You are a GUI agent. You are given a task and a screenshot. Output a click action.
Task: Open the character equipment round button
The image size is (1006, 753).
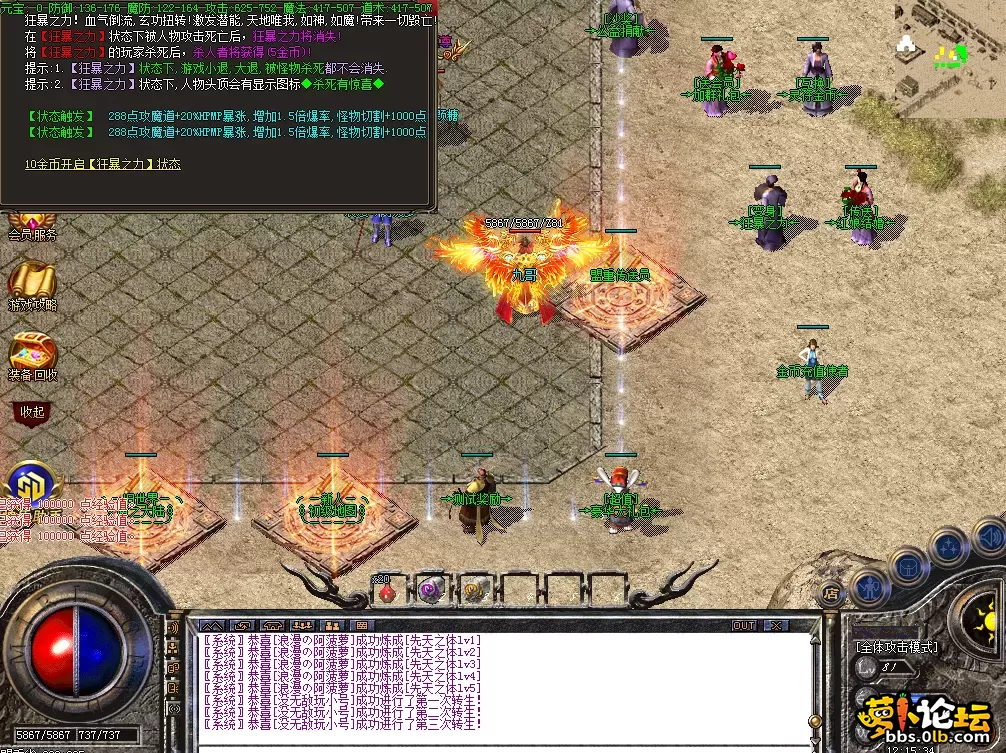pyautogui.click(x=869, y=585)
